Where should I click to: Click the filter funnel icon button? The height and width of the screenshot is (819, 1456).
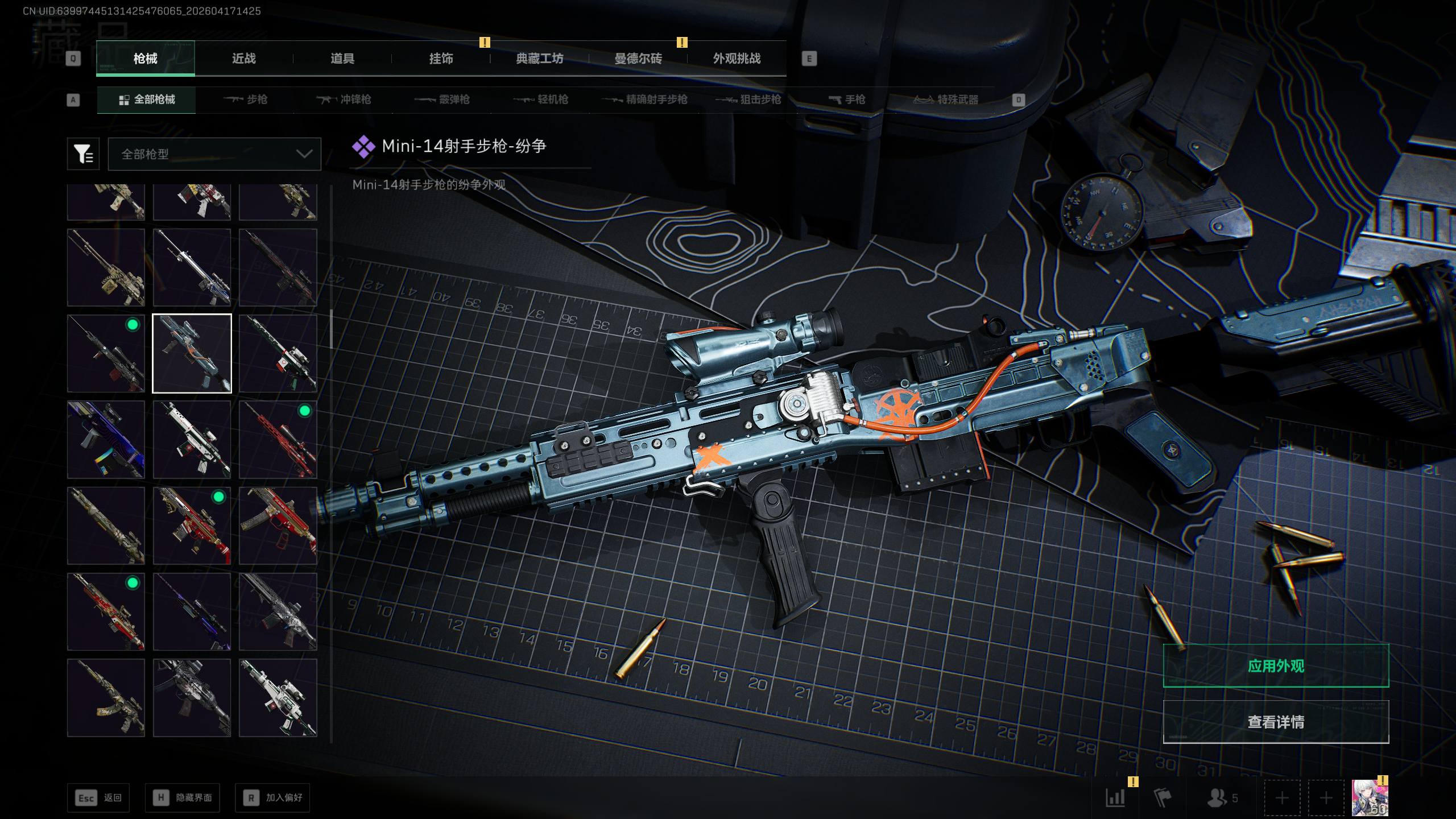click(83, 154)
